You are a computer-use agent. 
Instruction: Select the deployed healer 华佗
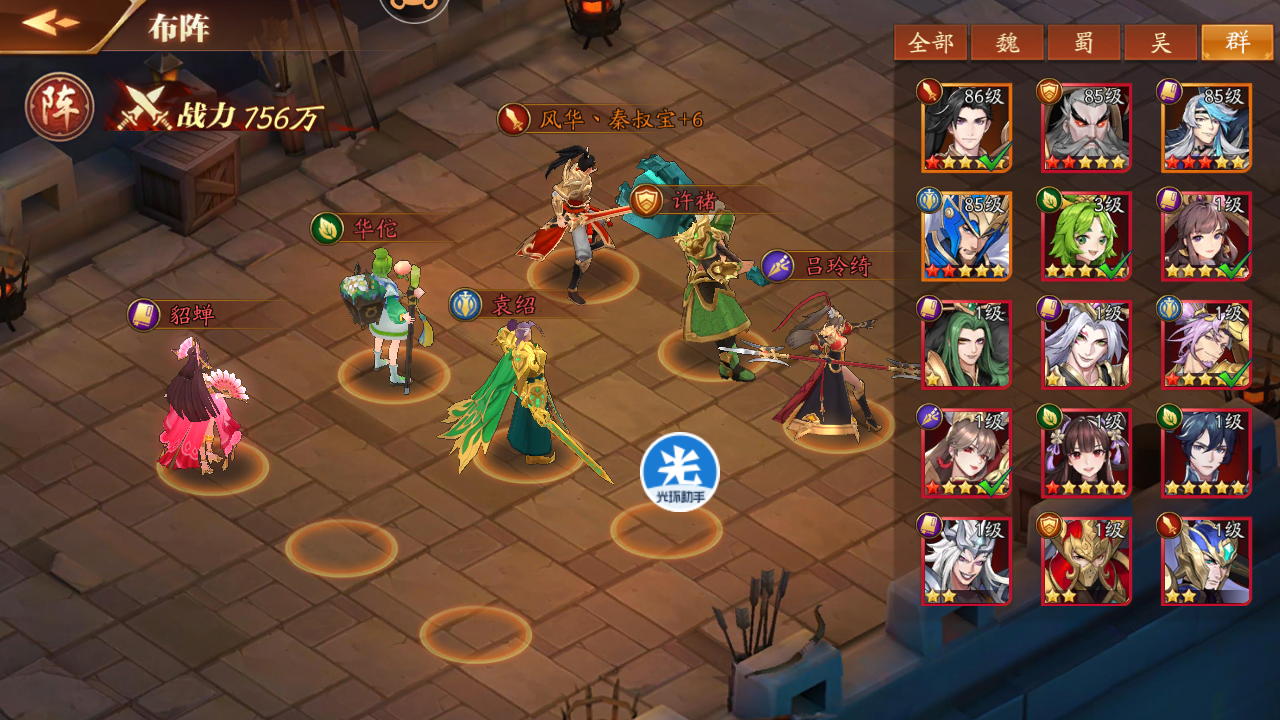point(390,315)
